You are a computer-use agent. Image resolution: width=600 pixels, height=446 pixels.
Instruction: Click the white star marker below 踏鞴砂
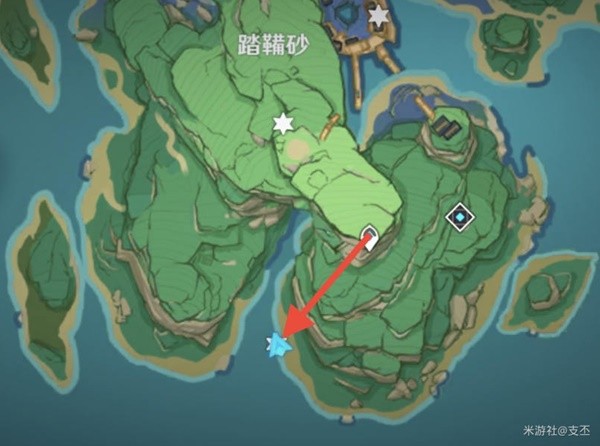tap(284, 123)
